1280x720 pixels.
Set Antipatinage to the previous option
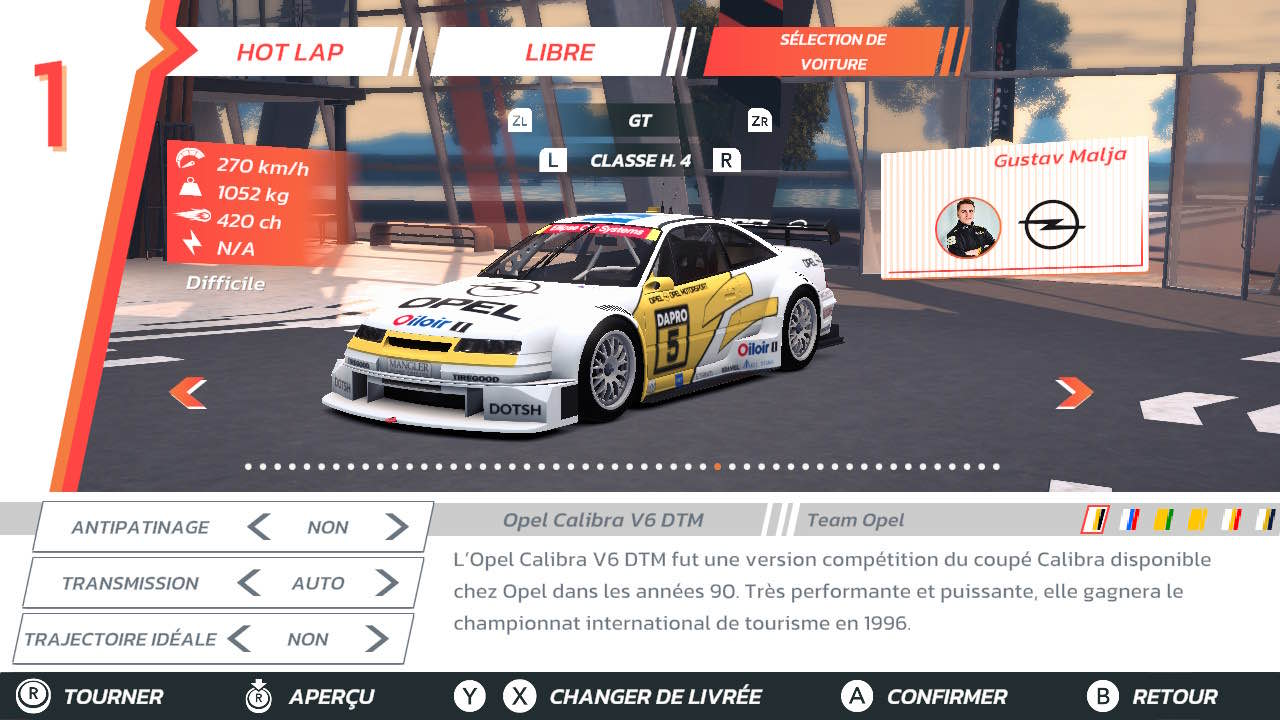[x=259, y=527]
